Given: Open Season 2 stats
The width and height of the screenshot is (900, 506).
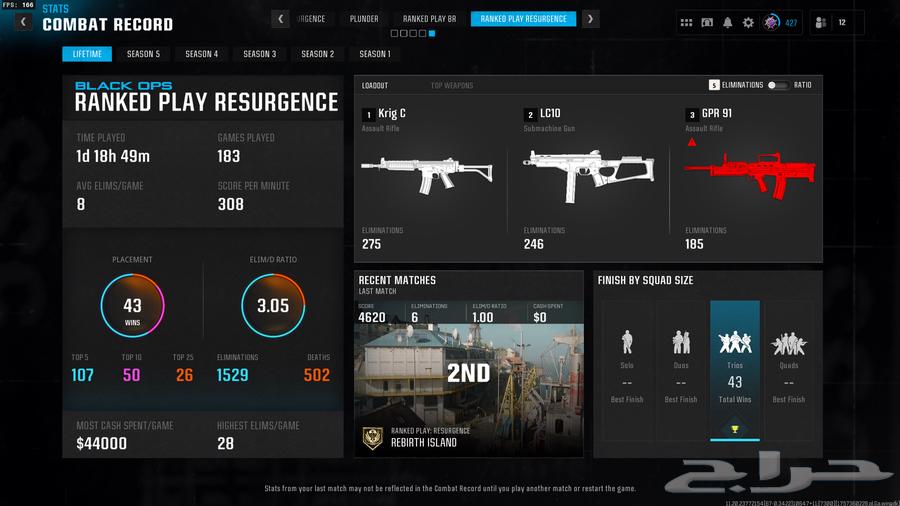Looking at the screenshot, I should click(x=317, y=54).
